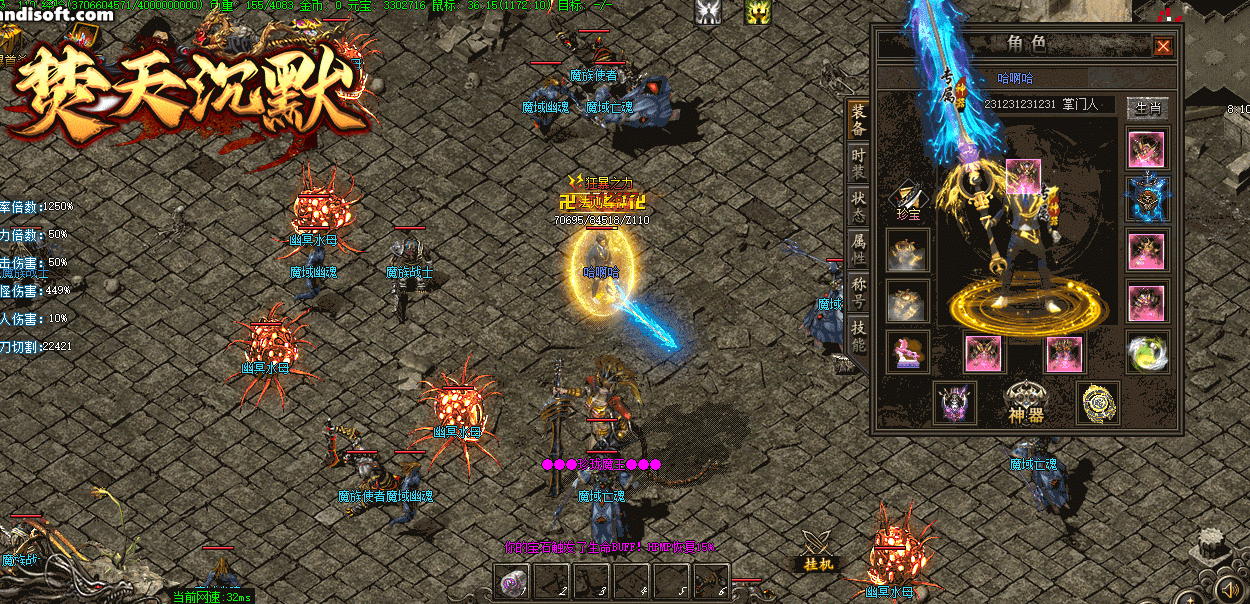Show the 状态 status tab

click(858, 207)
